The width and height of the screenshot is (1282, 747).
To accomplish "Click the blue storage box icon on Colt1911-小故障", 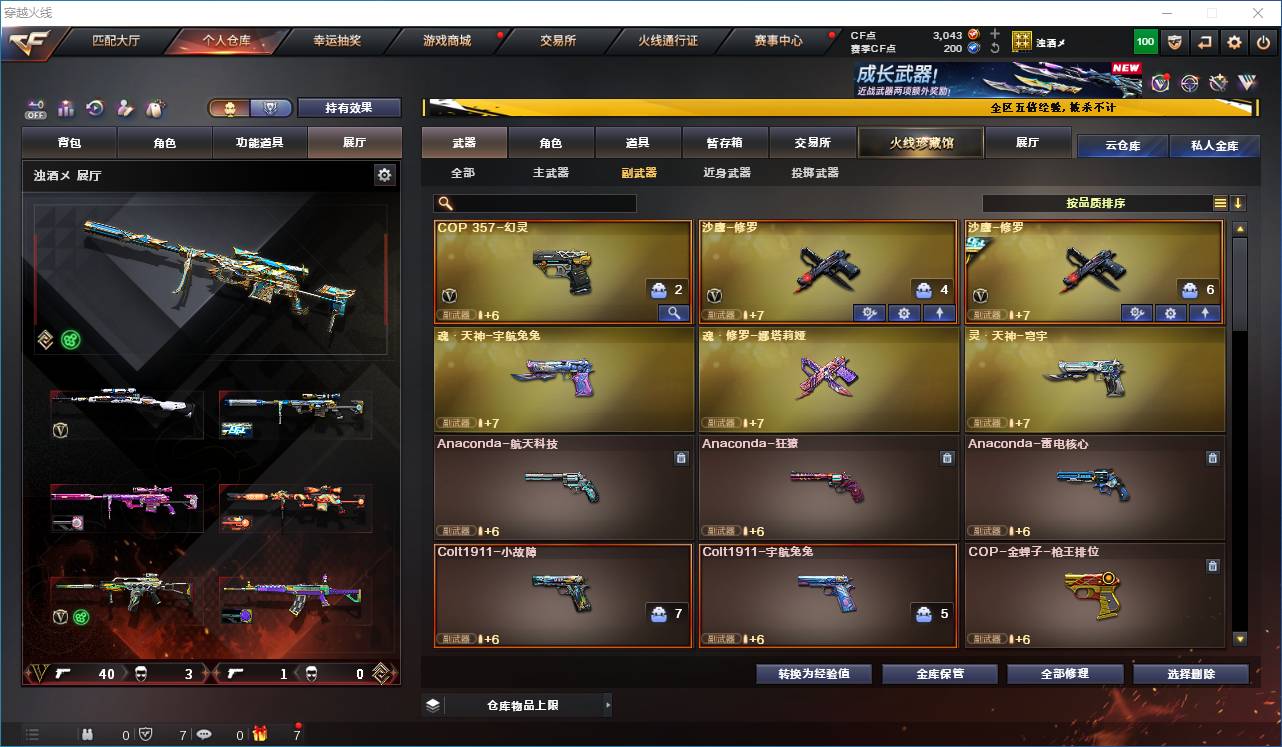I will click(x=659, y=613).
